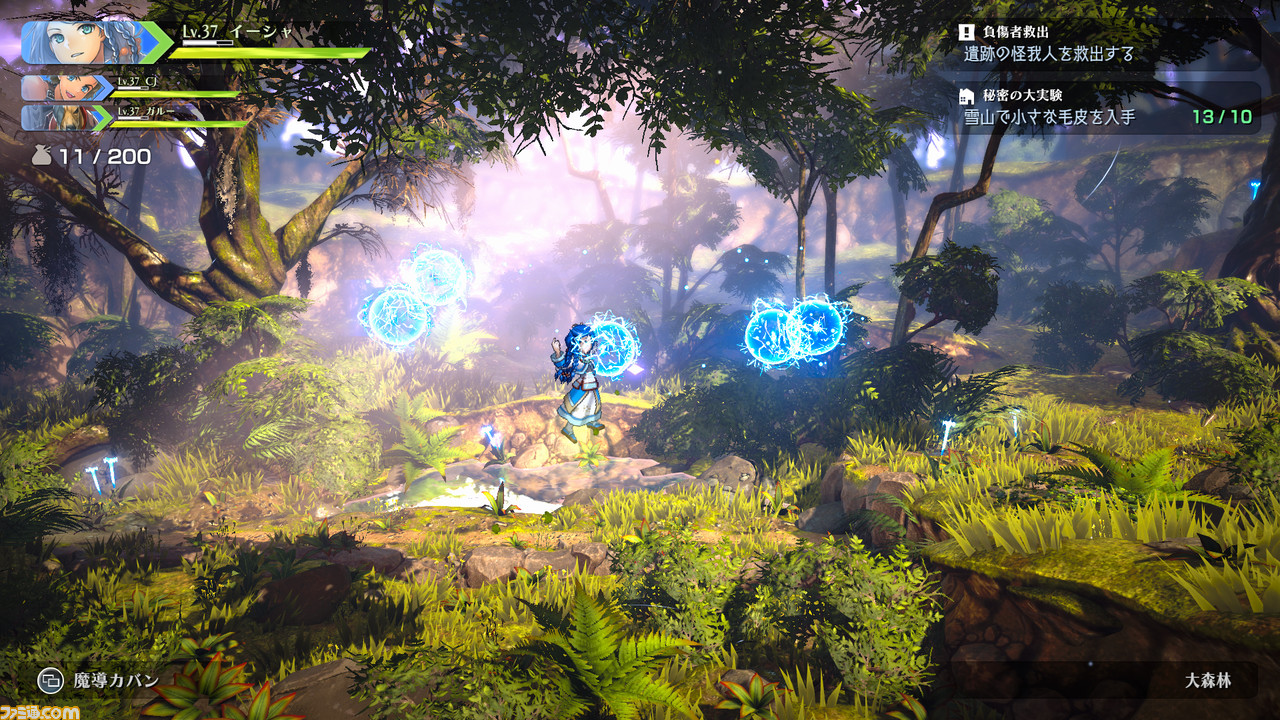Open the 魔導カバン bag
The height and width of the screenshot is (720, 1280).
click(99, 681)
